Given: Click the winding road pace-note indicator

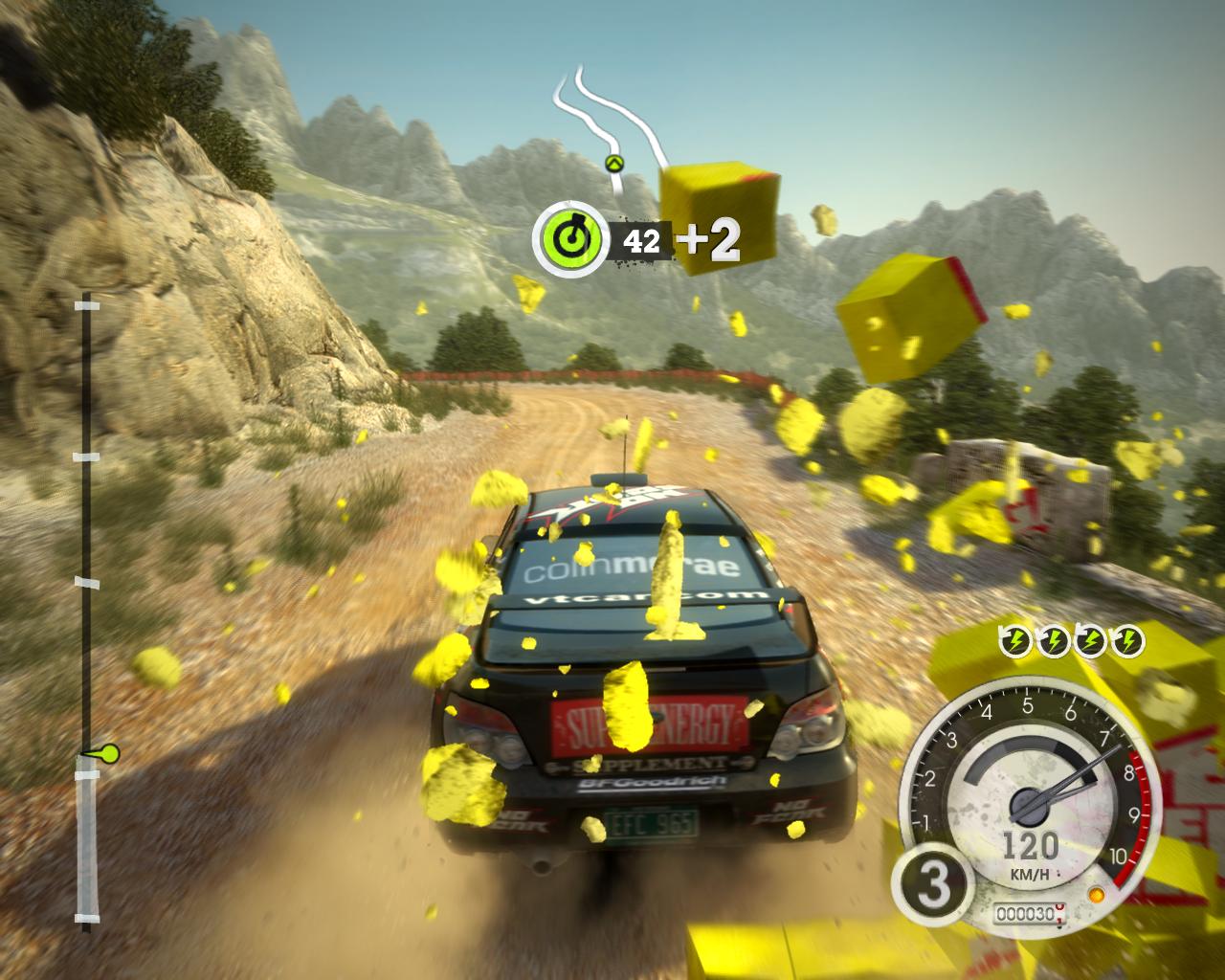Looking at the screenshot, I should point(609,121).
